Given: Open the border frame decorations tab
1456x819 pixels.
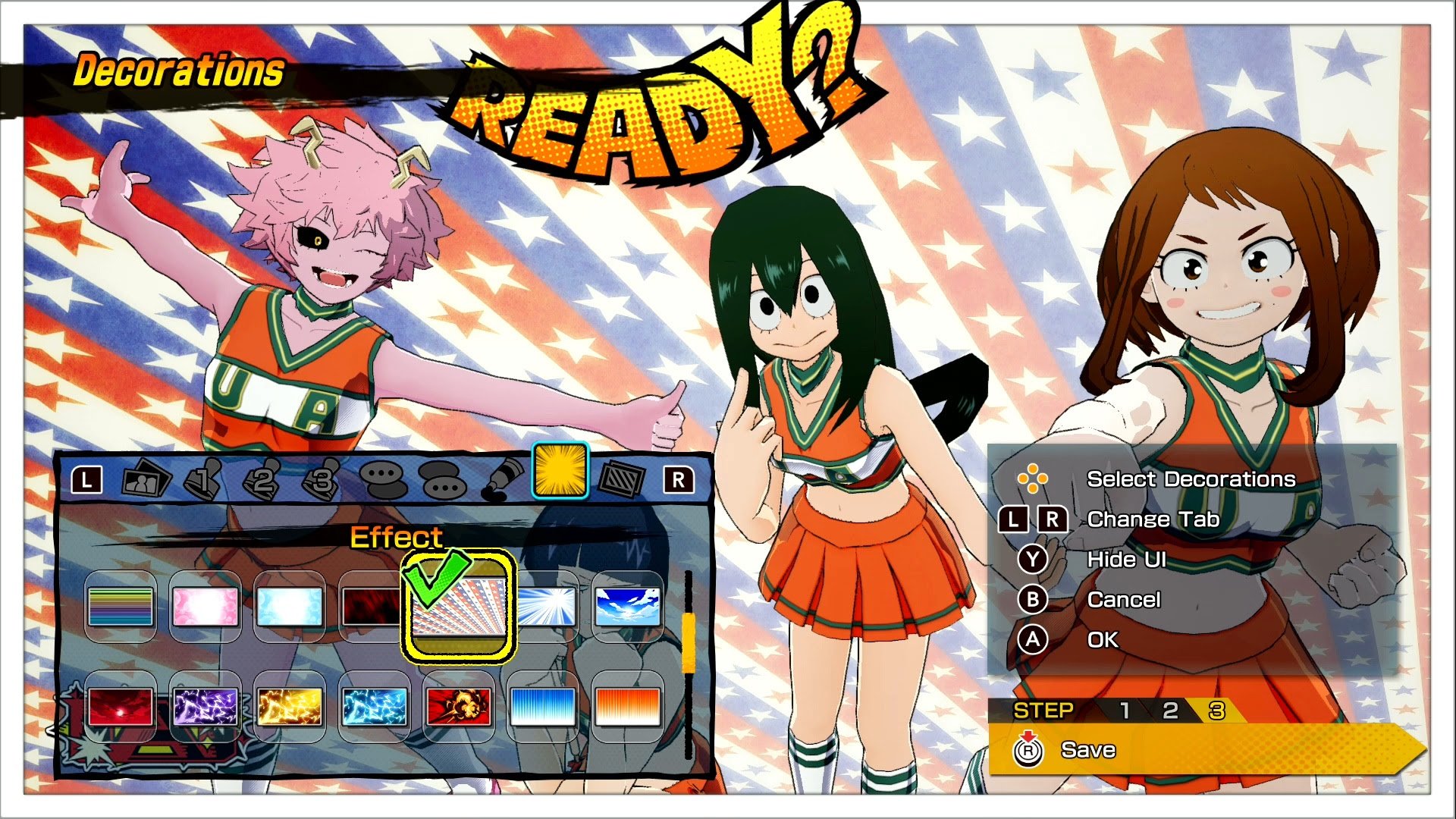Looking at the screenshot, I should tap(622, 478).
